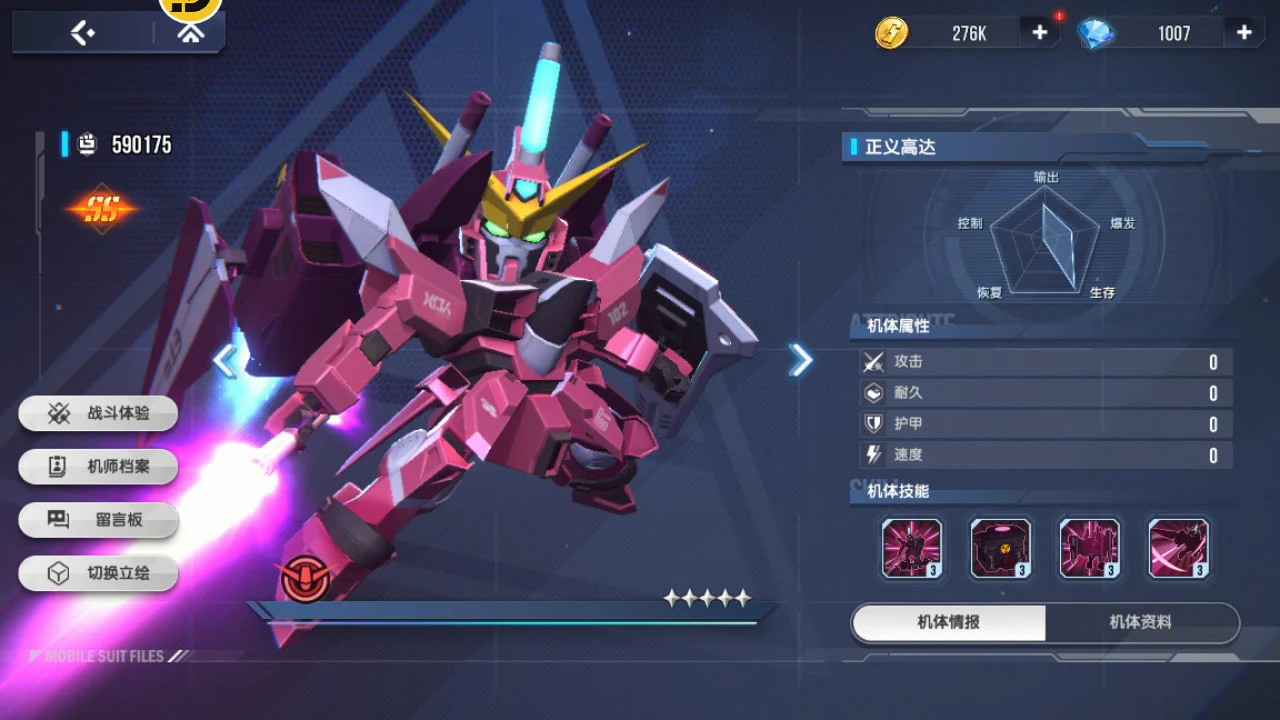Click the red faction emblem icon
The height and width of the screenshot is (720, 1280).
pyautogui.click(x=304, y=577)
